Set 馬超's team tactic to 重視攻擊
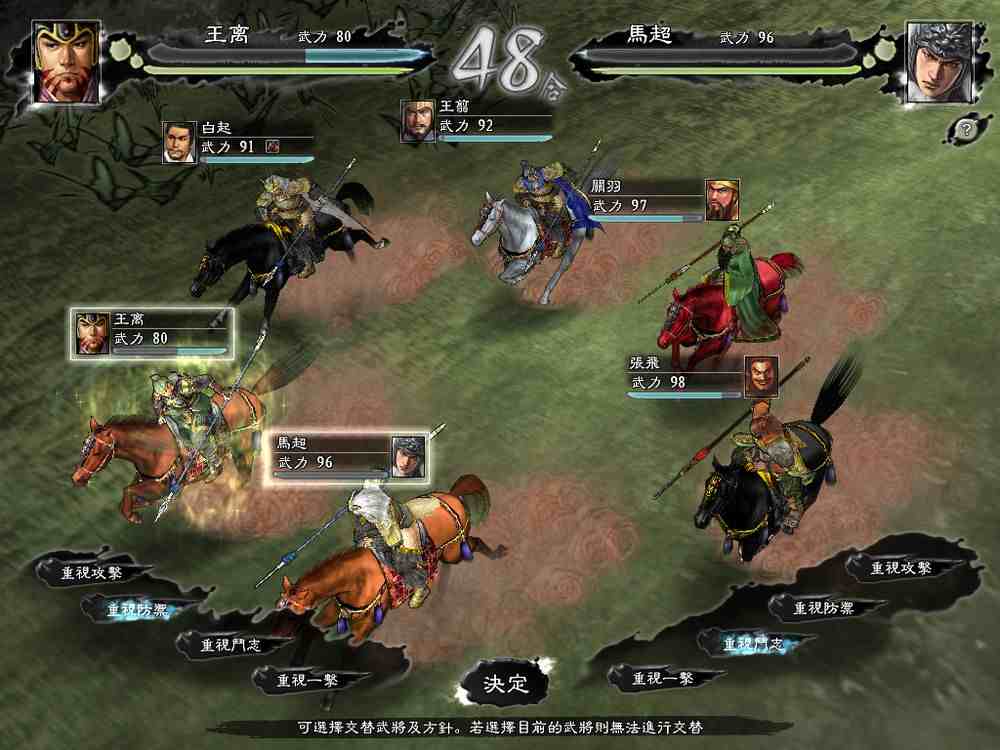Image resolution: width=1000 pixels, height=750 pixels. [x=901, y=568]
